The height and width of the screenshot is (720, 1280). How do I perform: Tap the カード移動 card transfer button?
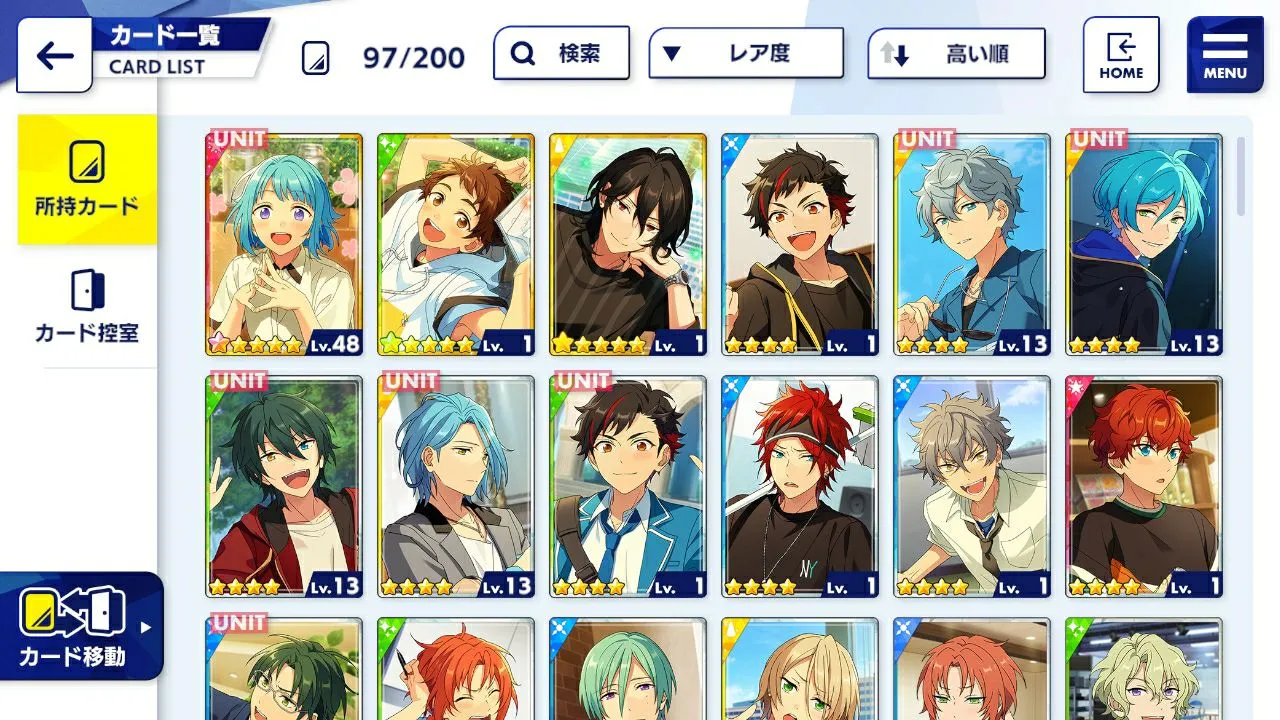pyautogui.click(x=81, y=626)
